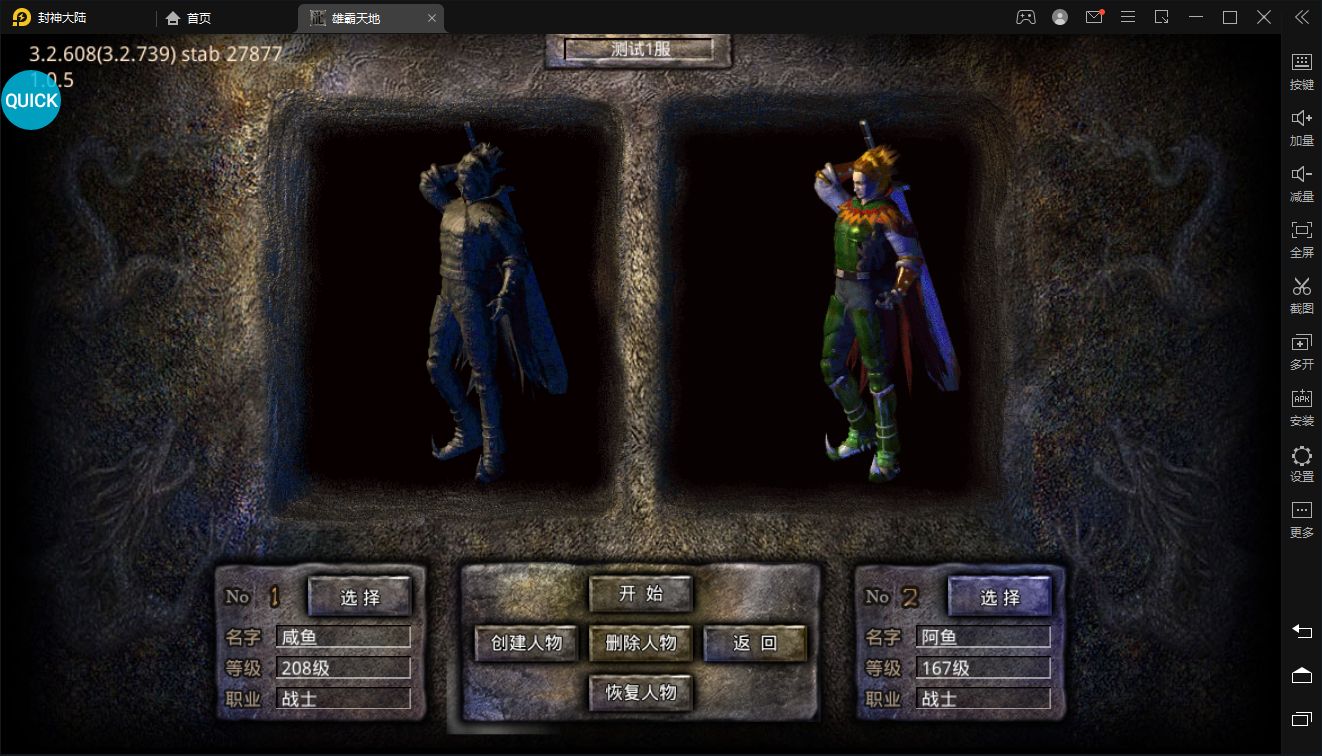Open emulator 设置 settings

pyautogui.click(x=1301, y=465)
